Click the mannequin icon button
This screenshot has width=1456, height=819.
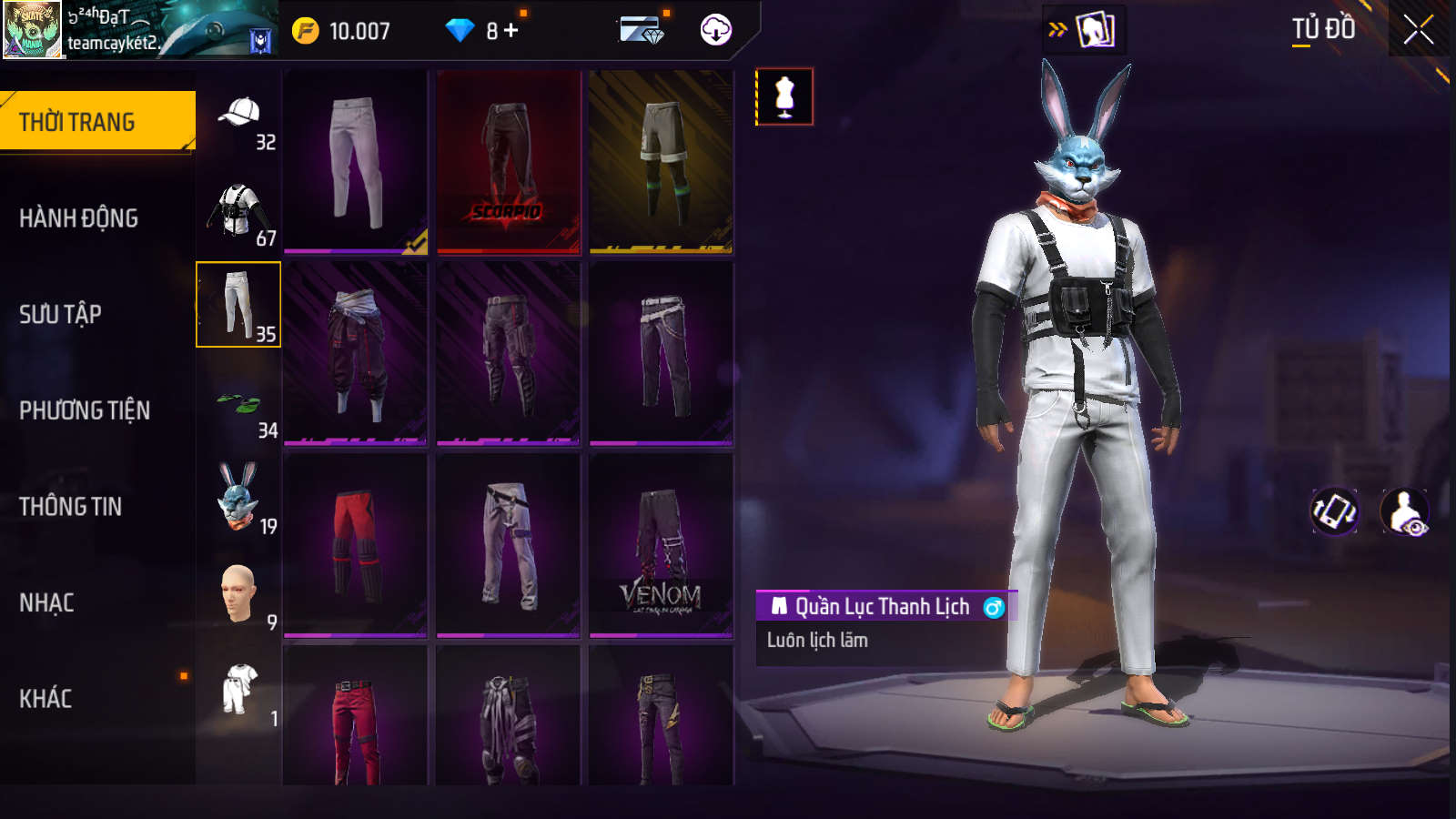(x=784, y=96)
